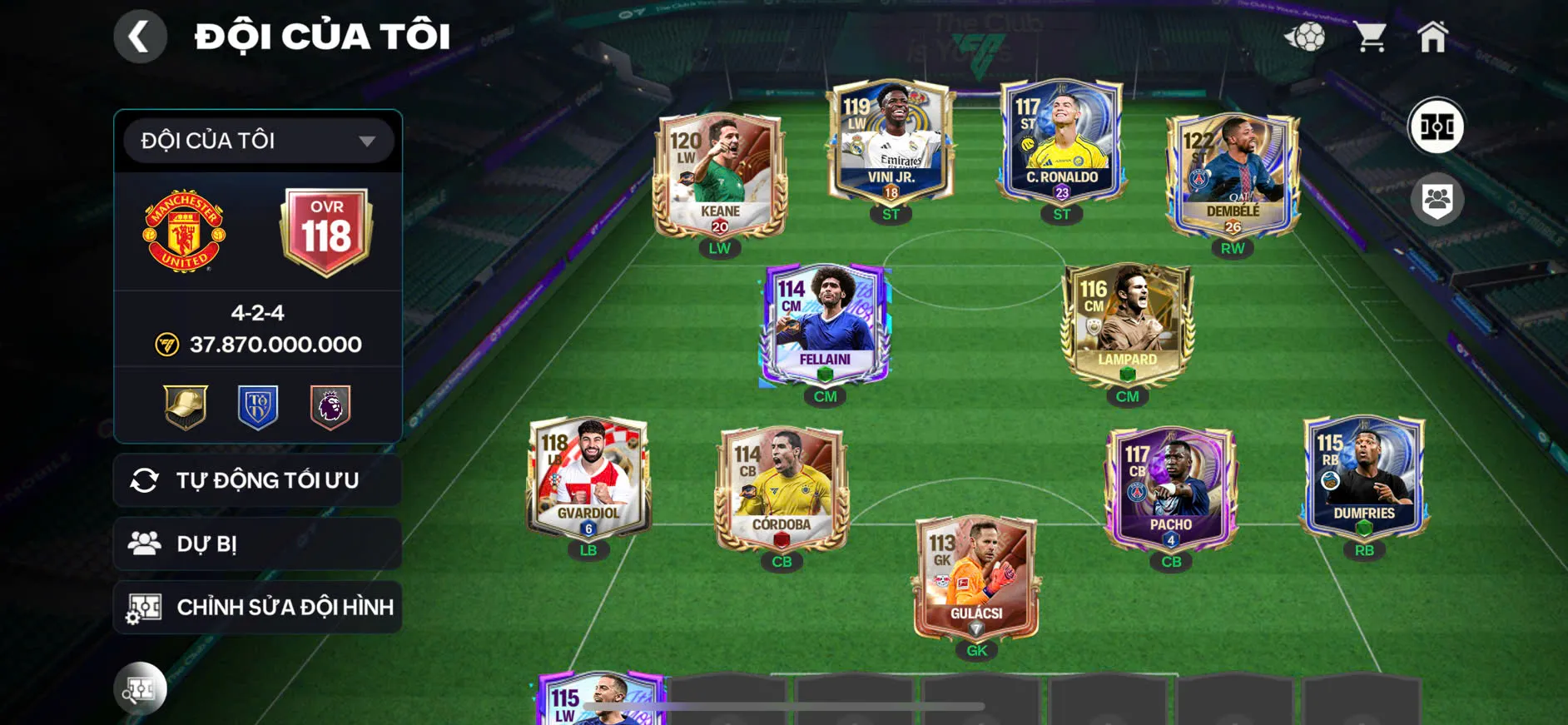The height and width of the screenshot is (725, 1568).
Task: Click the Premier League badge icon
Action: [330, 406]
